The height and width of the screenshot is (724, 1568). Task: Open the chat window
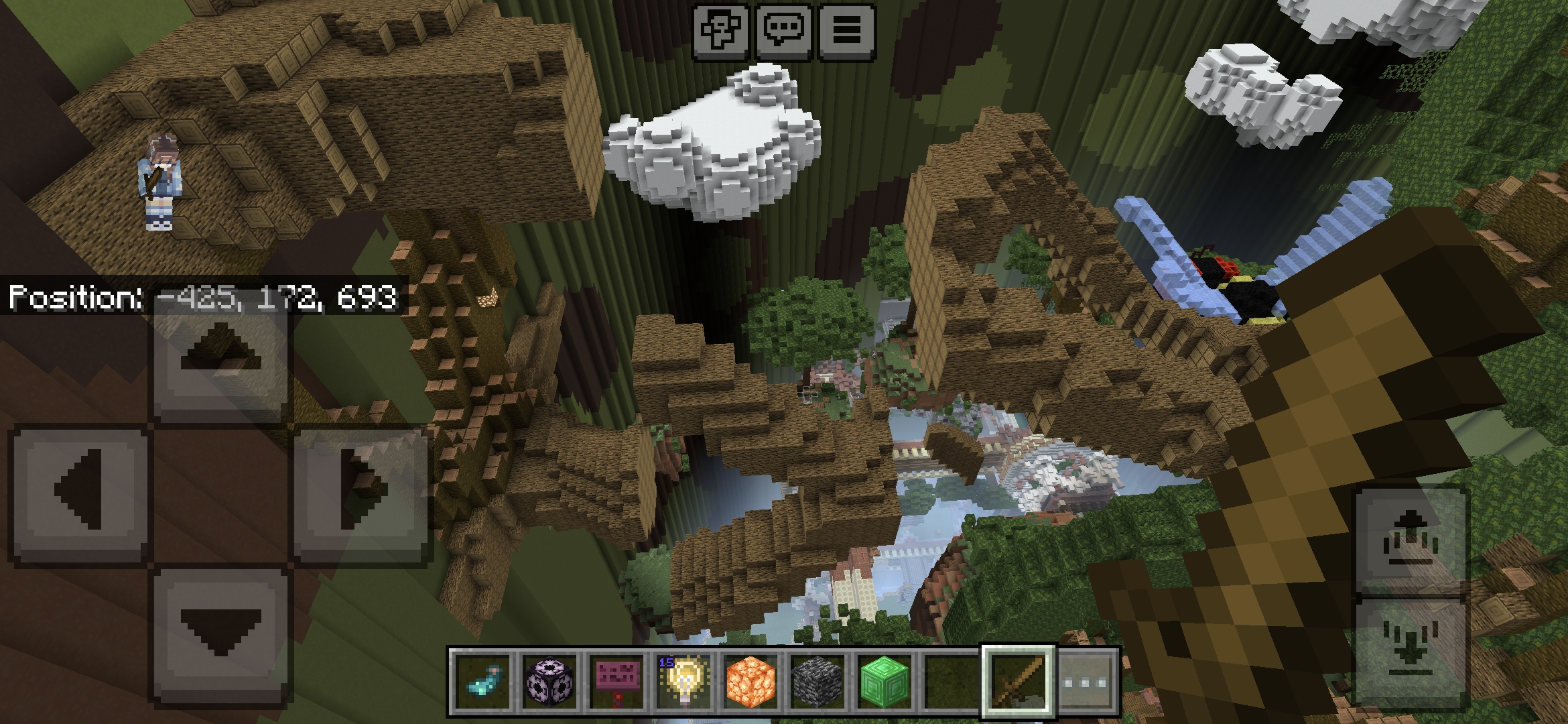coord(783,32)
